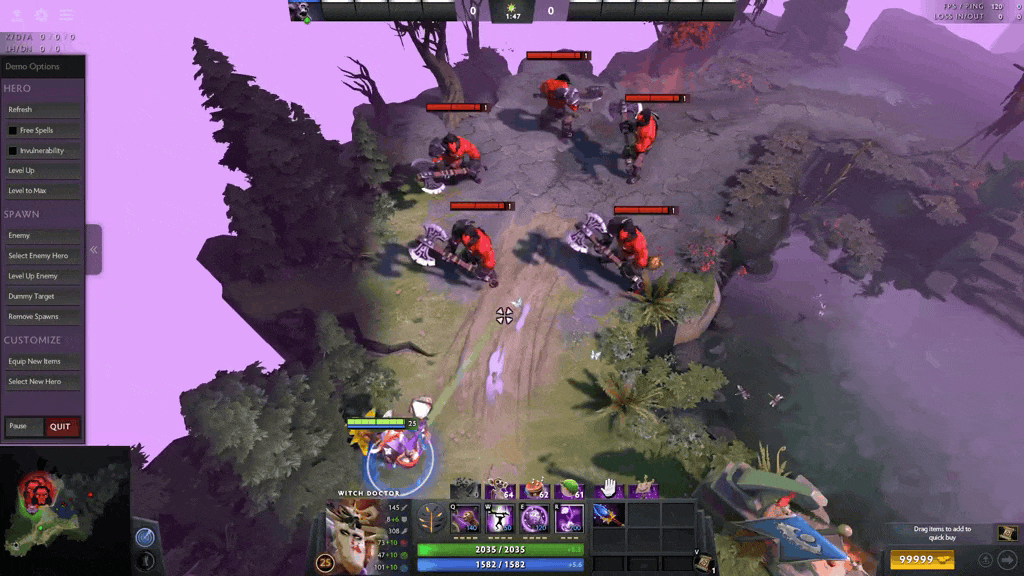1024x576 pixels.
Task: Spawn a Dummy Target
Action: coord(42,297)
